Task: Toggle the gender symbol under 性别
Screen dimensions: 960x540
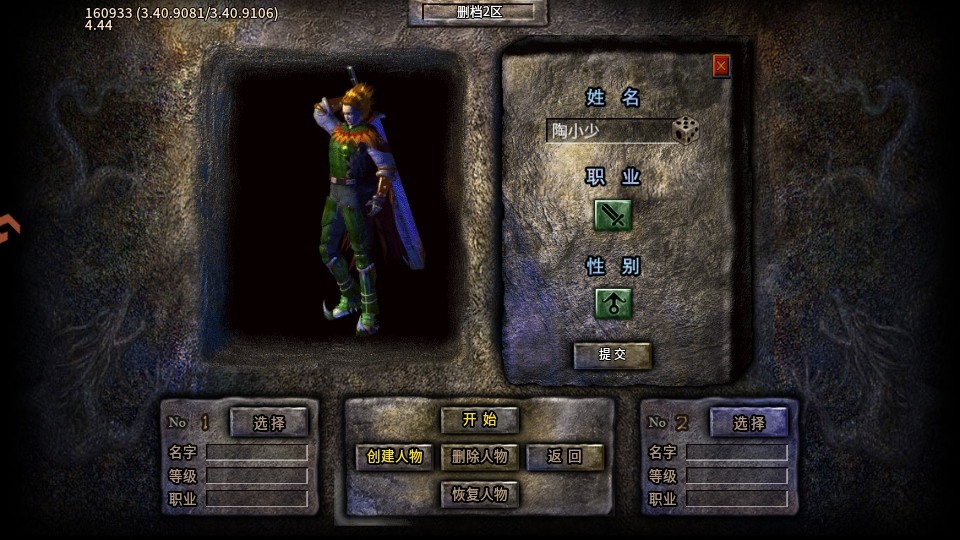Action: [x=613, y=303]
